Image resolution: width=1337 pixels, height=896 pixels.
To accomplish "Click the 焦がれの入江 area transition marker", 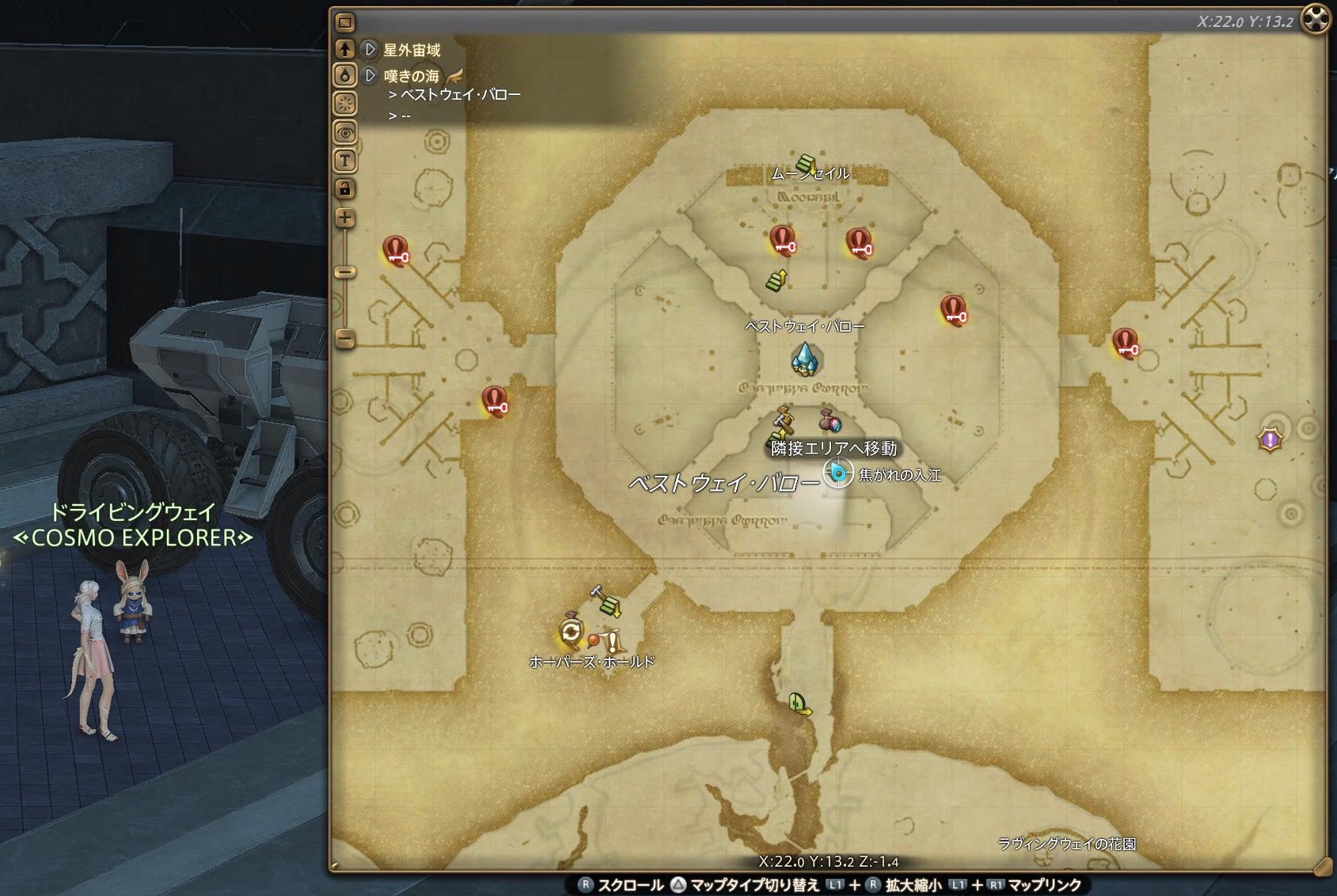I will pos(838,473).
